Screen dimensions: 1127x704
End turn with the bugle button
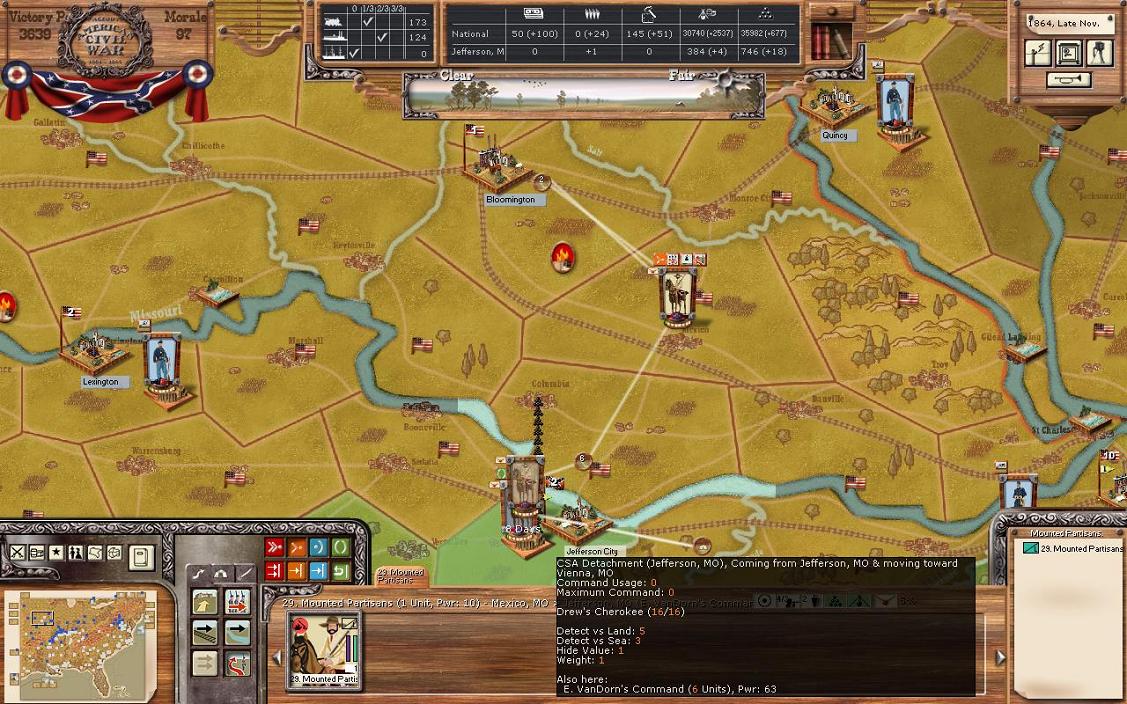point(1068,80)
